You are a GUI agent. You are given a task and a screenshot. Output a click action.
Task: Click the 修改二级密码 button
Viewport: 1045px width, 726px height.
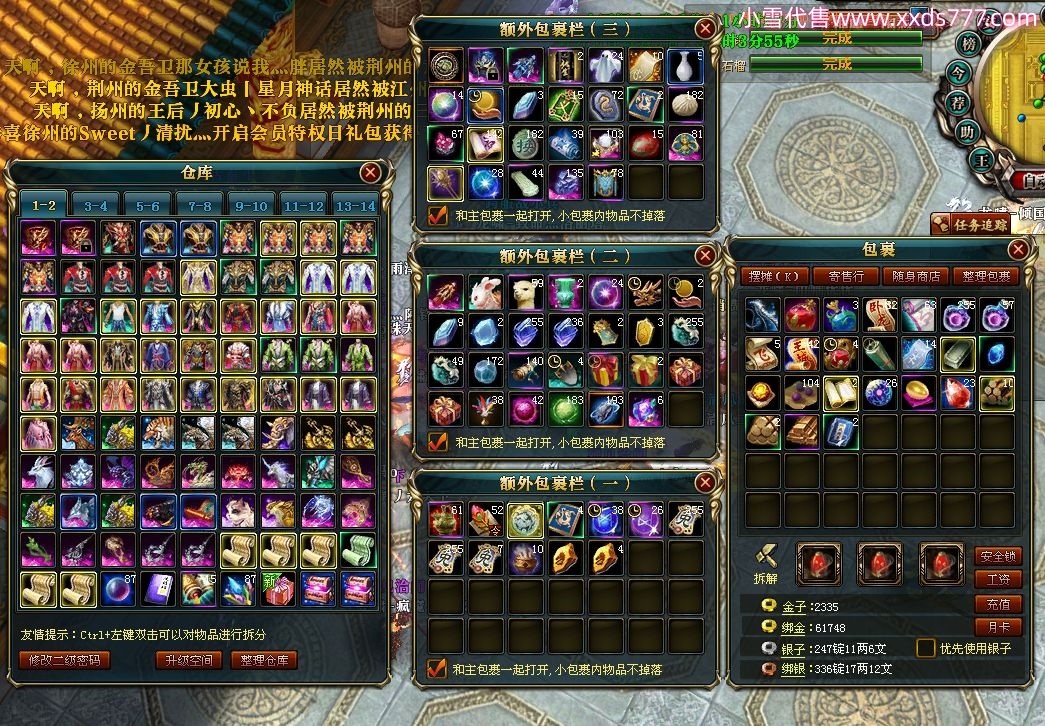[63, 660]
